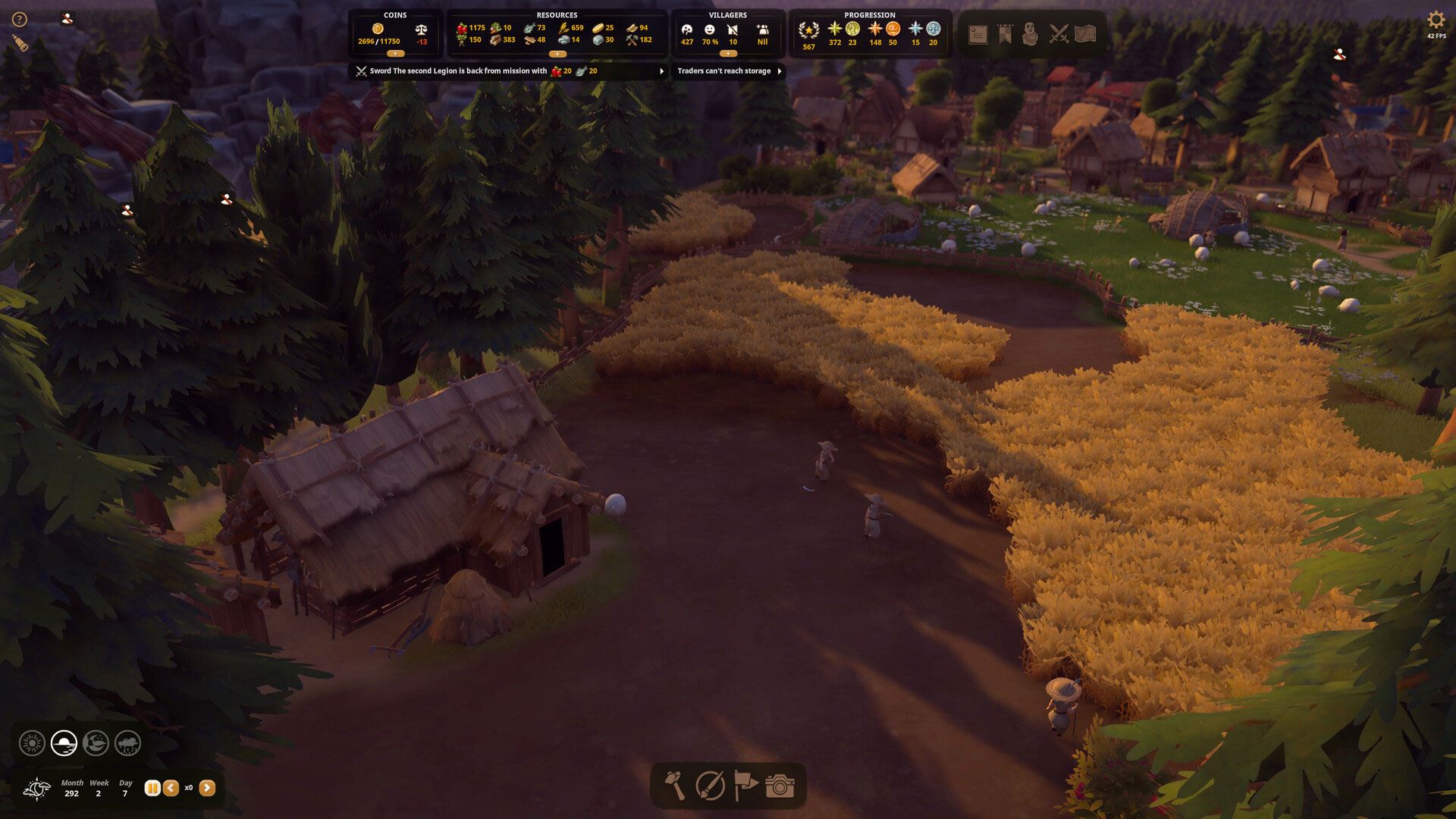Open the settings gear icon
Screen dimensions: 1456x819
pos(1436,20)
